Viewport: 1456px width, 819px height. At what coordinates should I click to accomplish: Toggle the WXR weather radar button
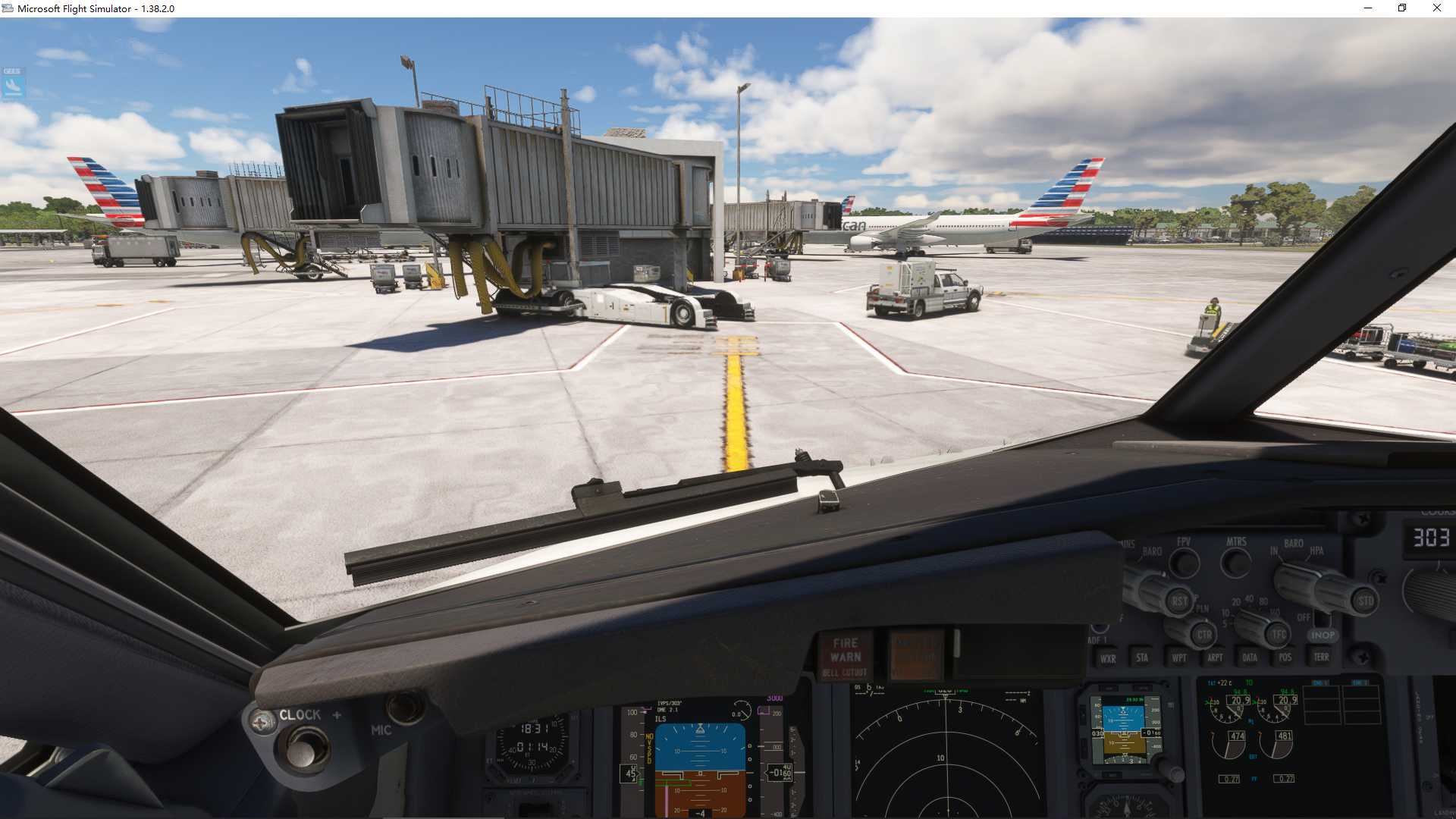1108,658
